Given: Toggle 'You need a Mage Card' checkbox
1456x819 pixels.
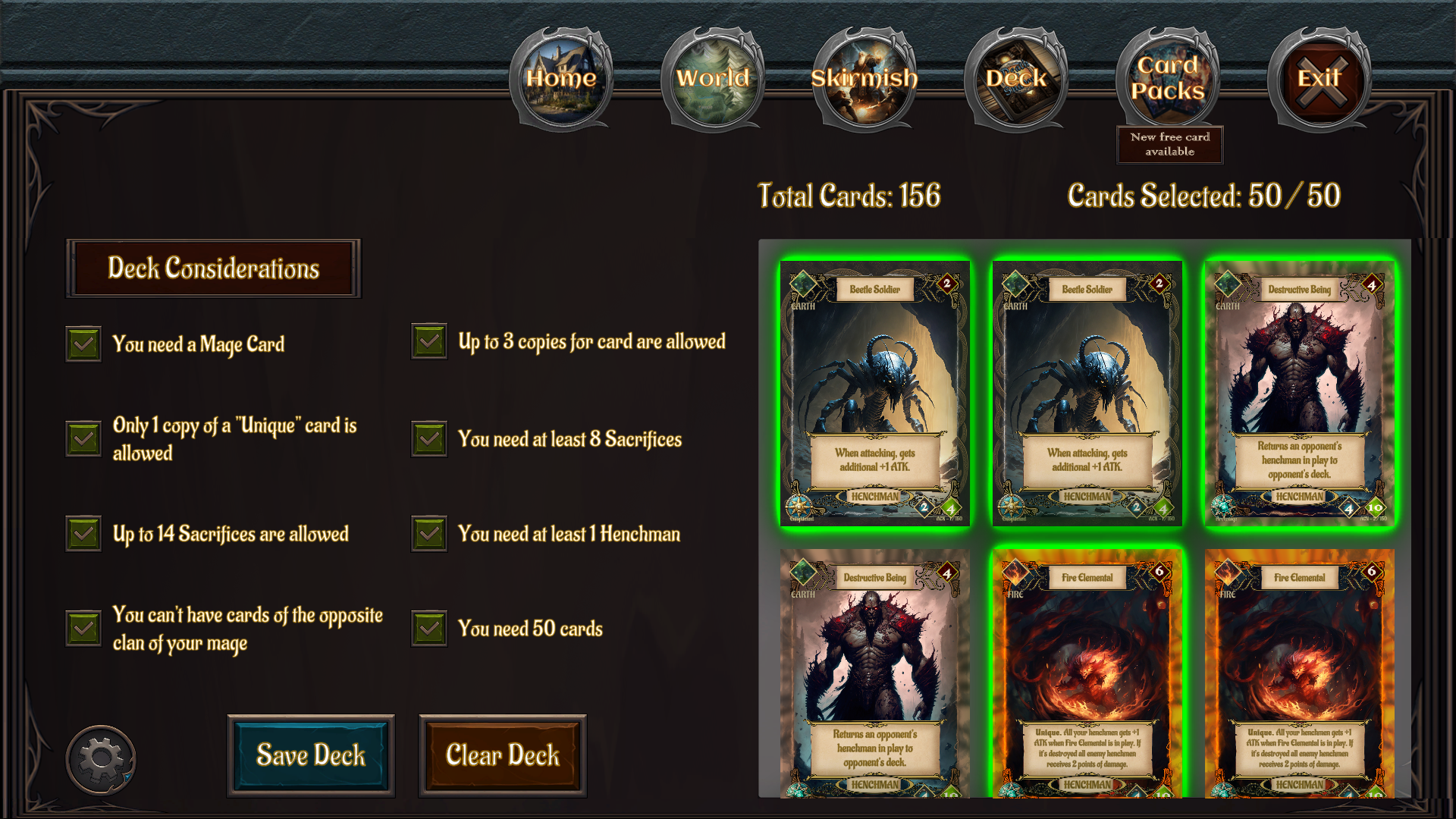Looking at the screenshot, I should click(x=83, y=344).
